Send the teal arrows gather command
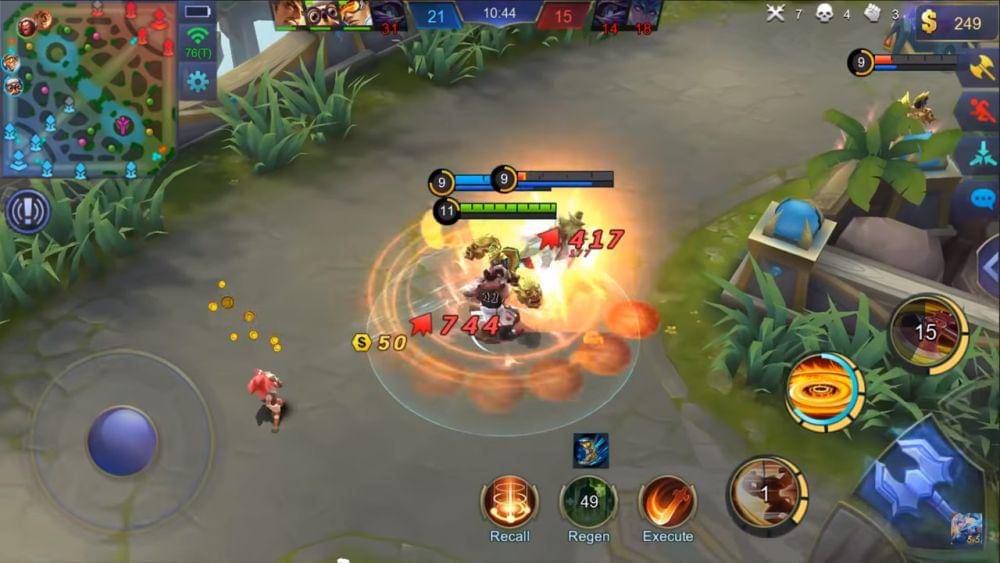The width and height of the screenshot is (1000, 563). tap(980, 155)
